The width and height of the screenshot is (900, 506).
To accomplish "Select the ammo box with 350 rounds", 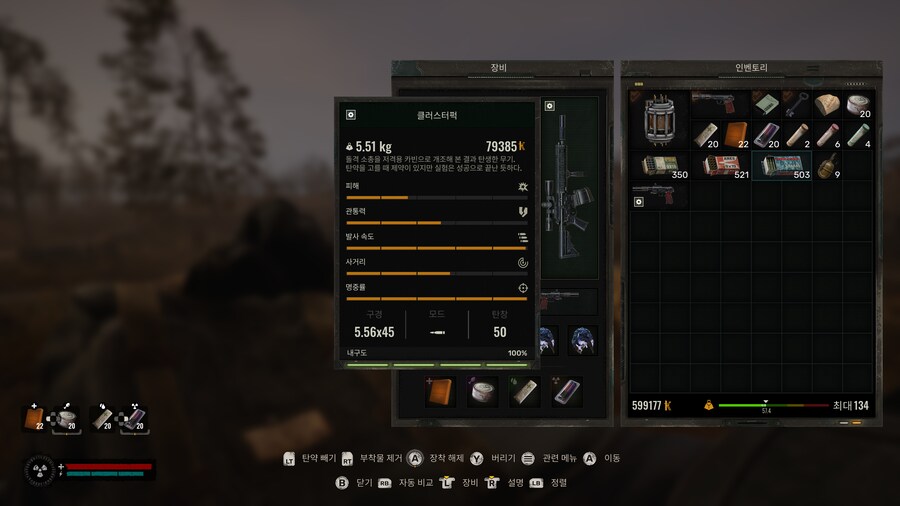I will 659,166.
